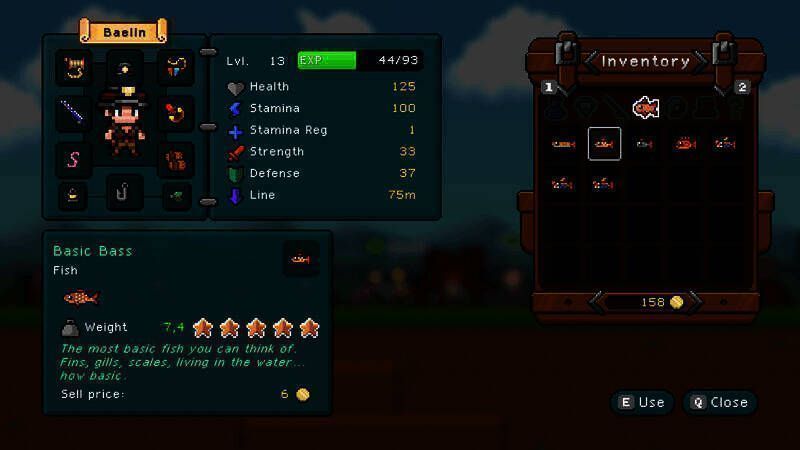800x450 pixels.
Task: Select the fish category tab in Inventory
Action: (x=646, y=107)
